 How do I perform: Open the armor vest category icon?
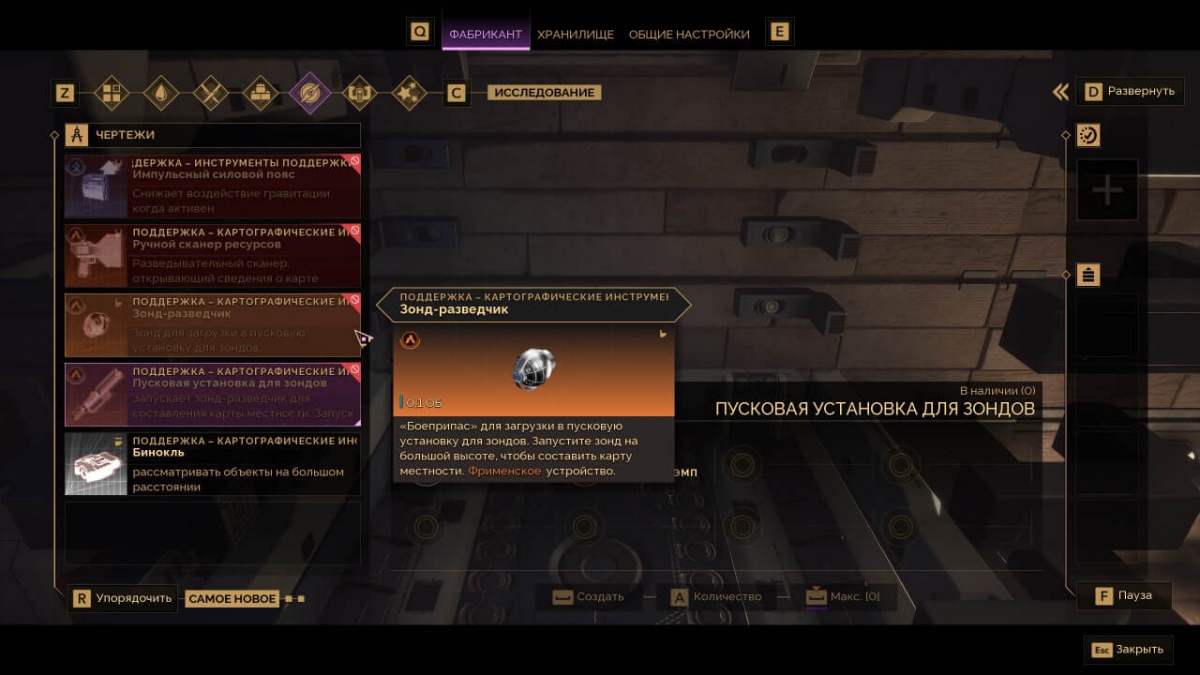coord(359,93)
